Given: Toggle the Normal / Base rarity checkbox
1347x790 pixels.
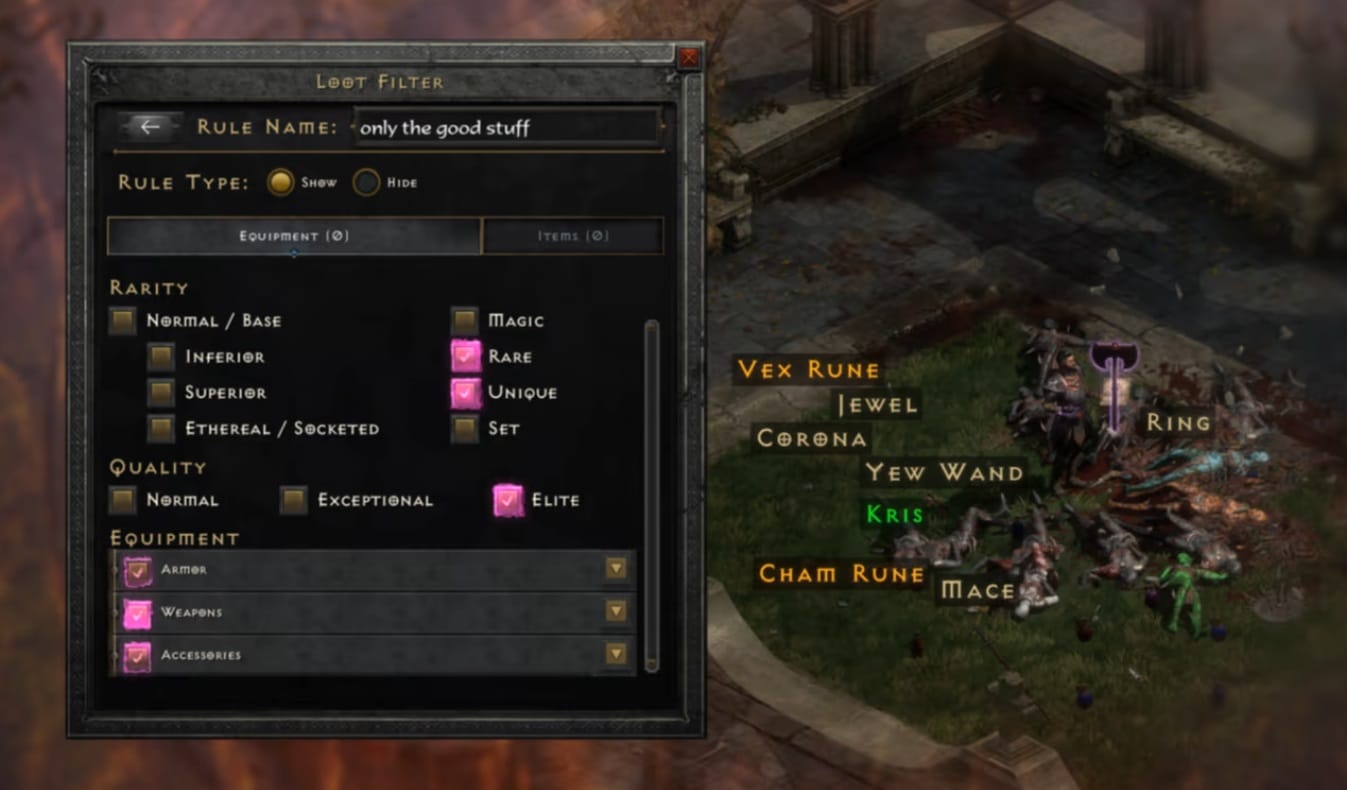Looking at the screenshot, I should coord(123,321).
